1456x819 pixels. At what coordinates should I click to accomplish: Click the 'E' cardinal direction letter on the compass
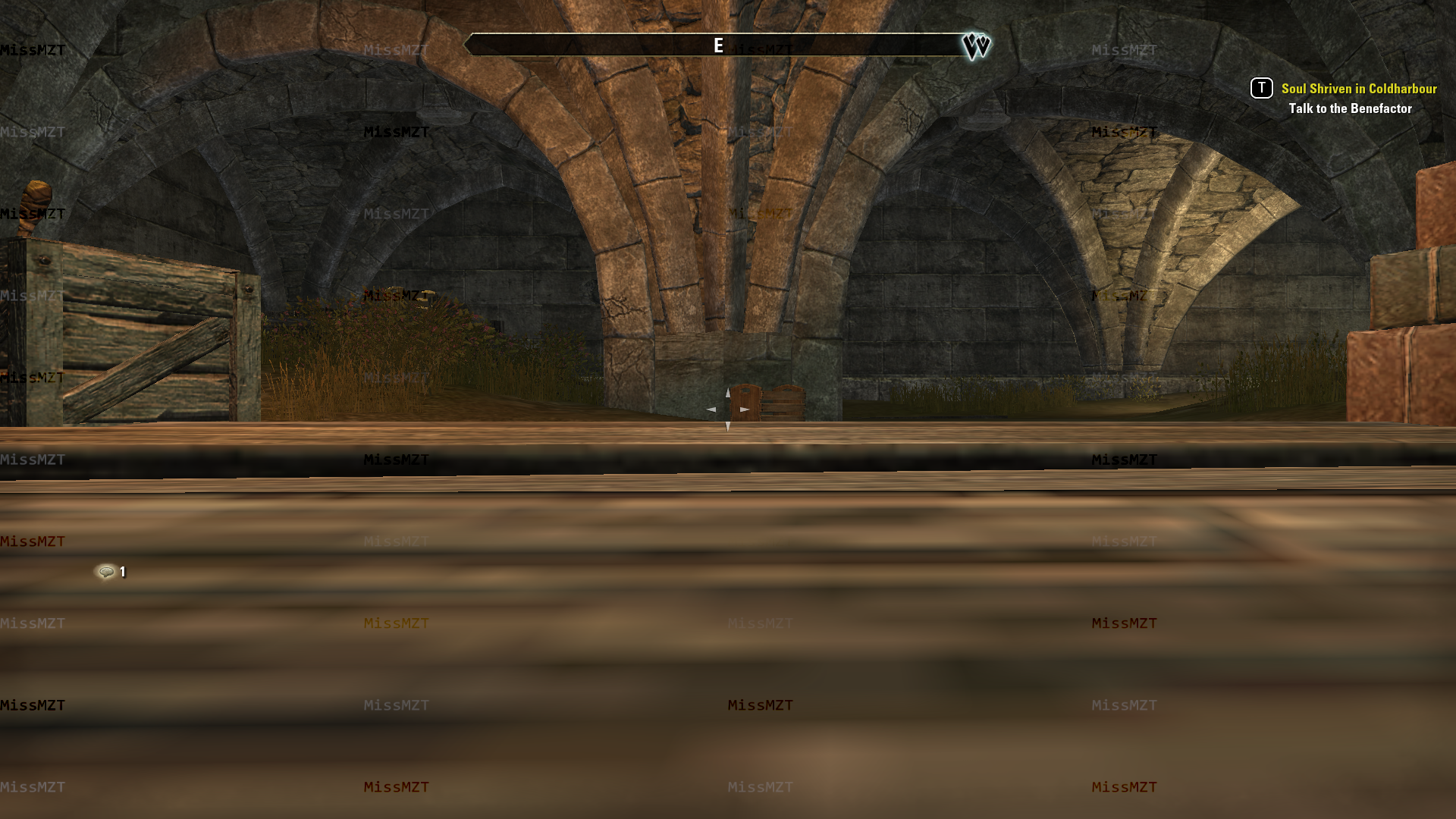[716, 45]
